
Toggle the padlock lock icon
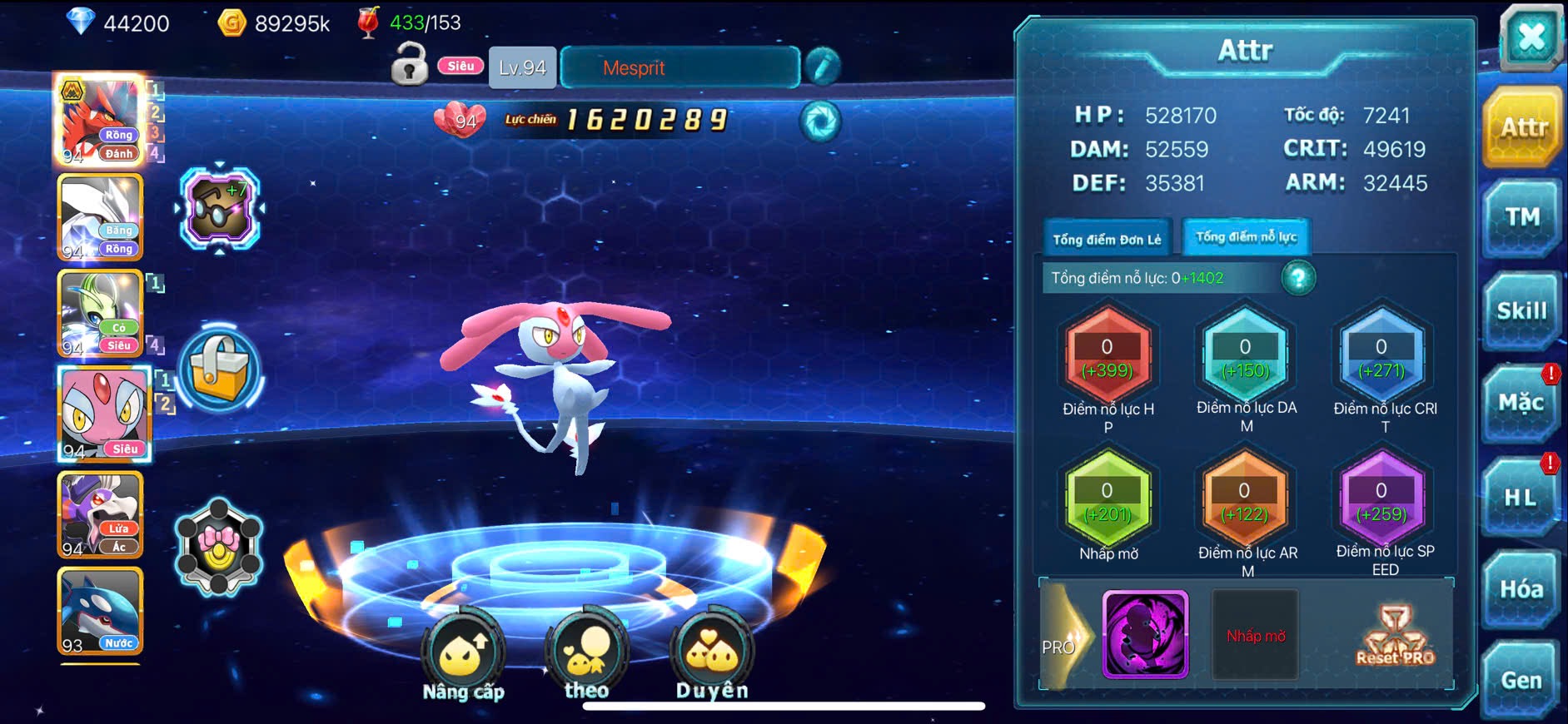410,66
